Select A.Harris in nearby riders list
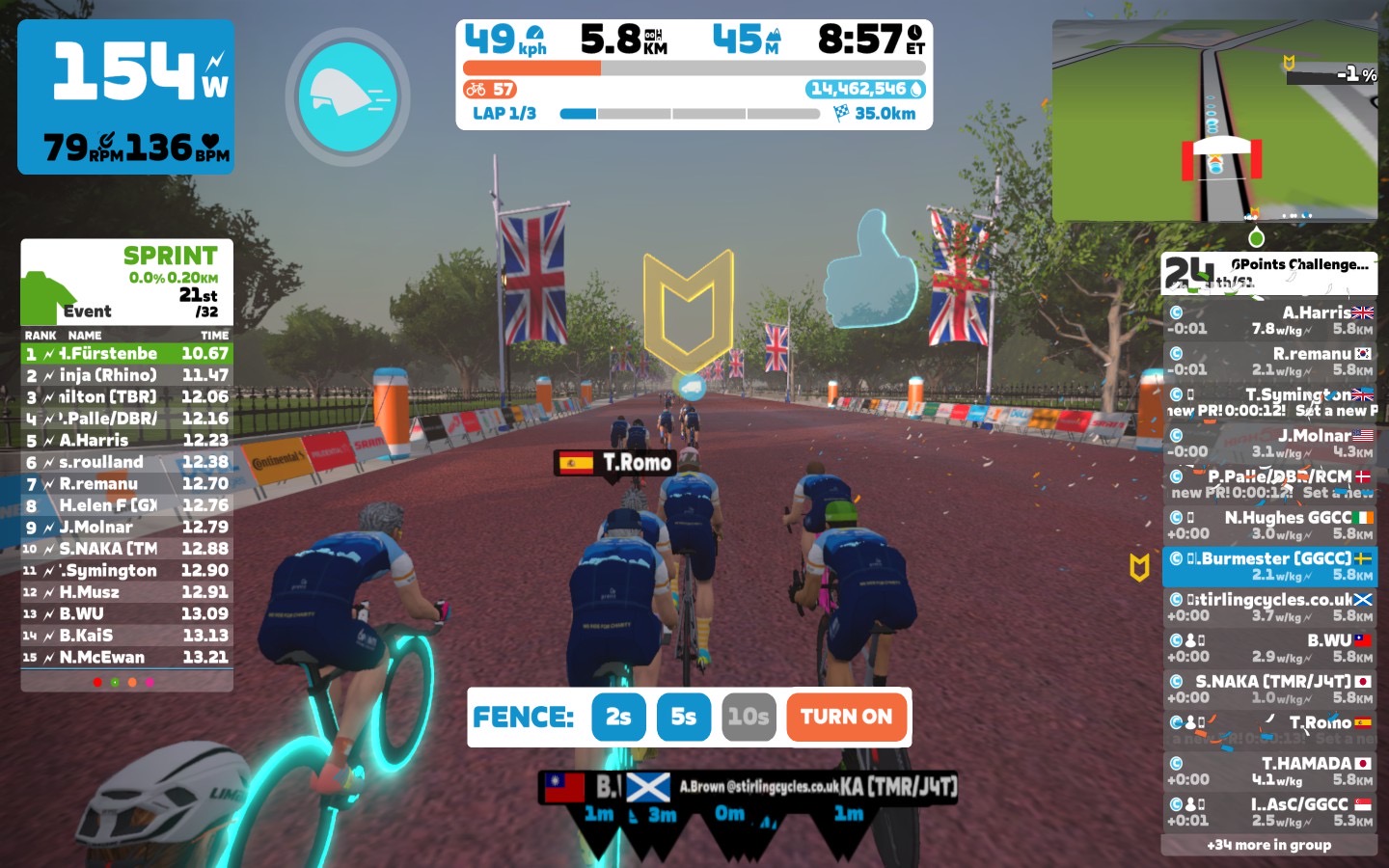This screenshot has height=868, width=1389. tap(1268, 320)
